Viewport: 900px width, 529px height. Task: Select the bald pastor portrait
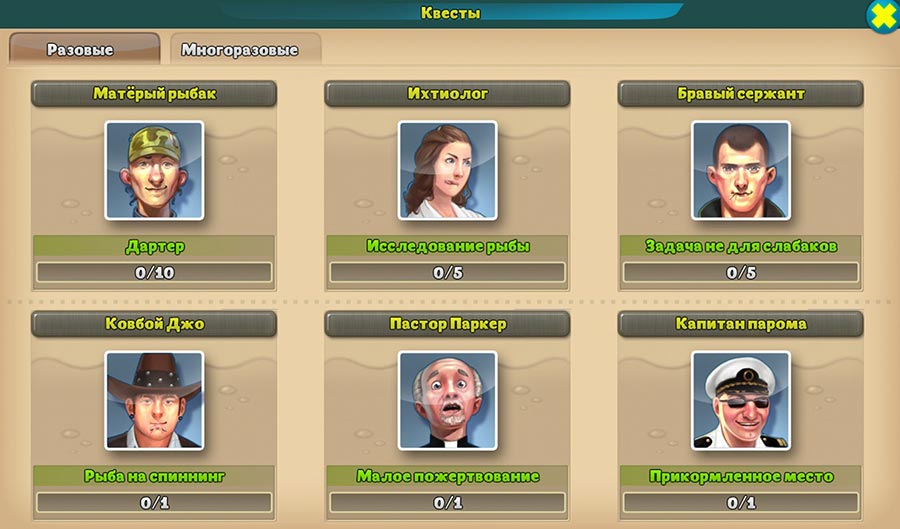click(447, 399)
